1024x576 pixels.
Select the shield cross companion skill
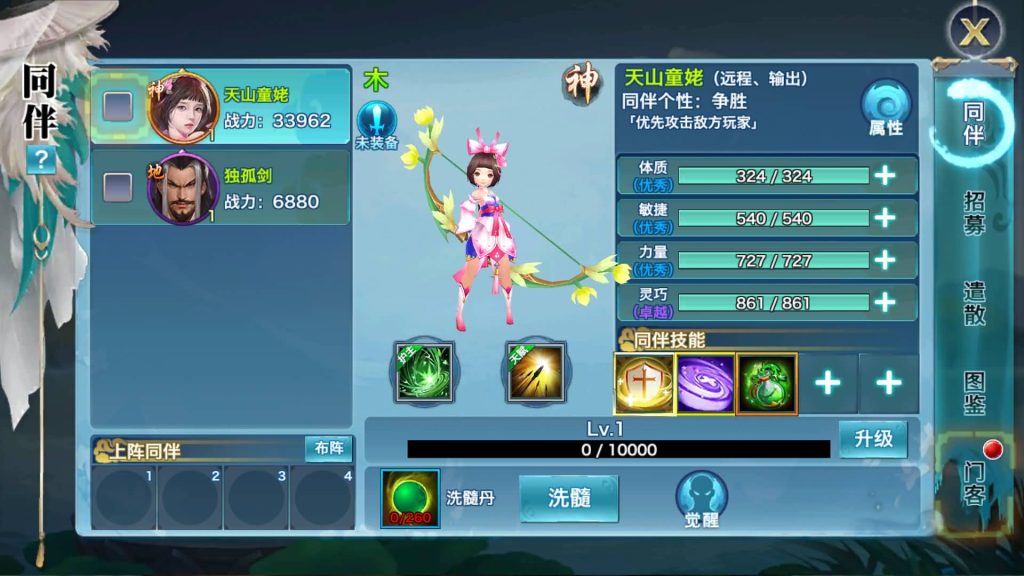coord(643,383)
